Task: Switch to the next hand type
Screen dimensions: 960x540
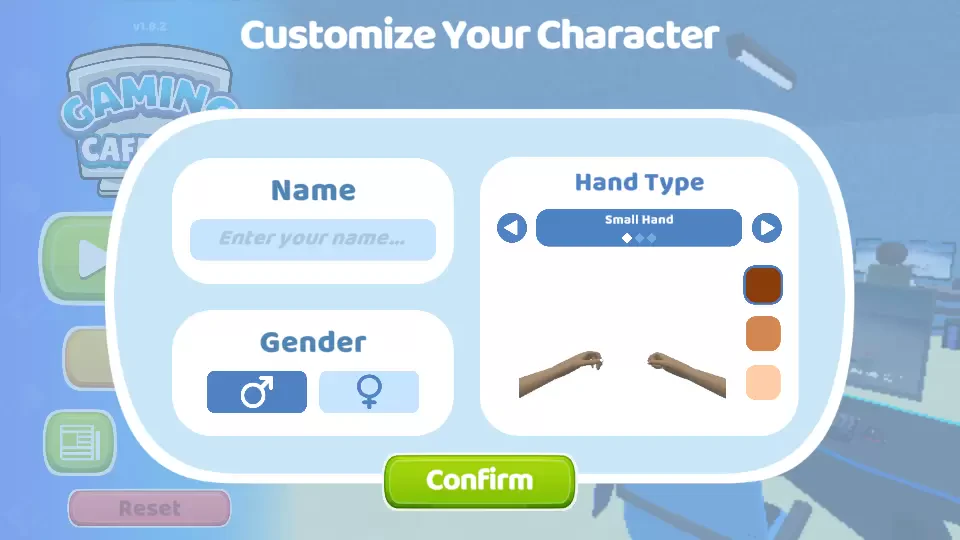Action: (767, 229)
